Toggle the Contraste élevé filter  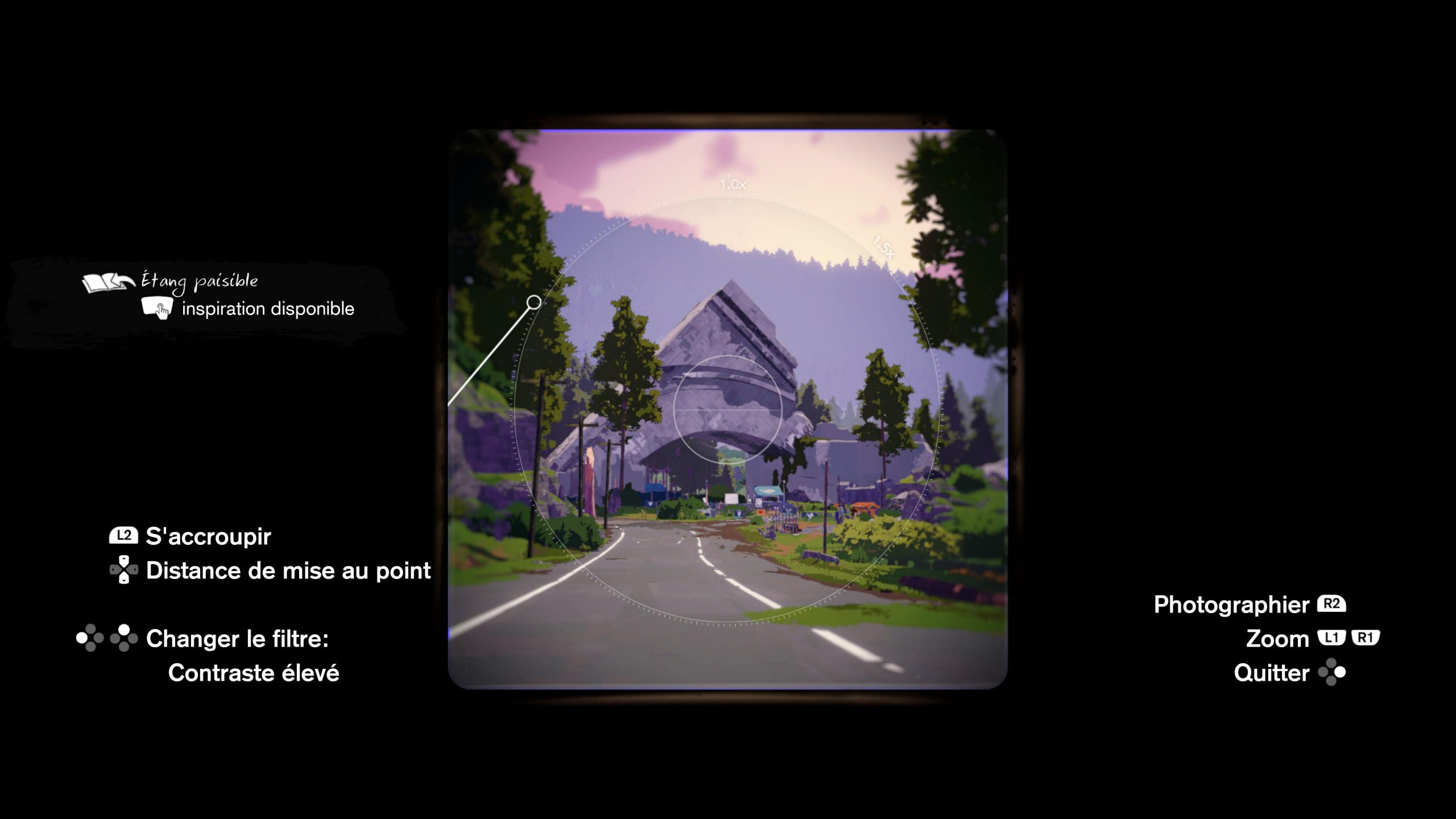(254, 674)
